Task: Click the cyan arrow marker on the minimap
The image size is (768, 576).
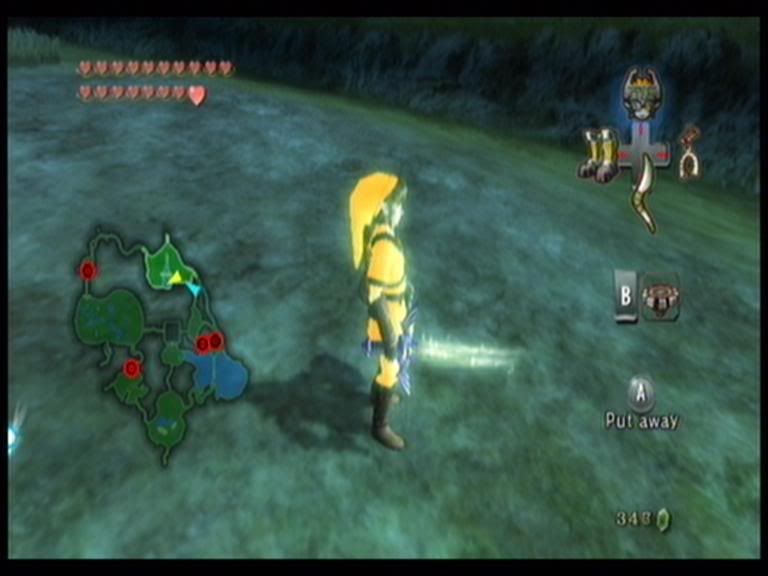Action: click(x=193, y=289)
